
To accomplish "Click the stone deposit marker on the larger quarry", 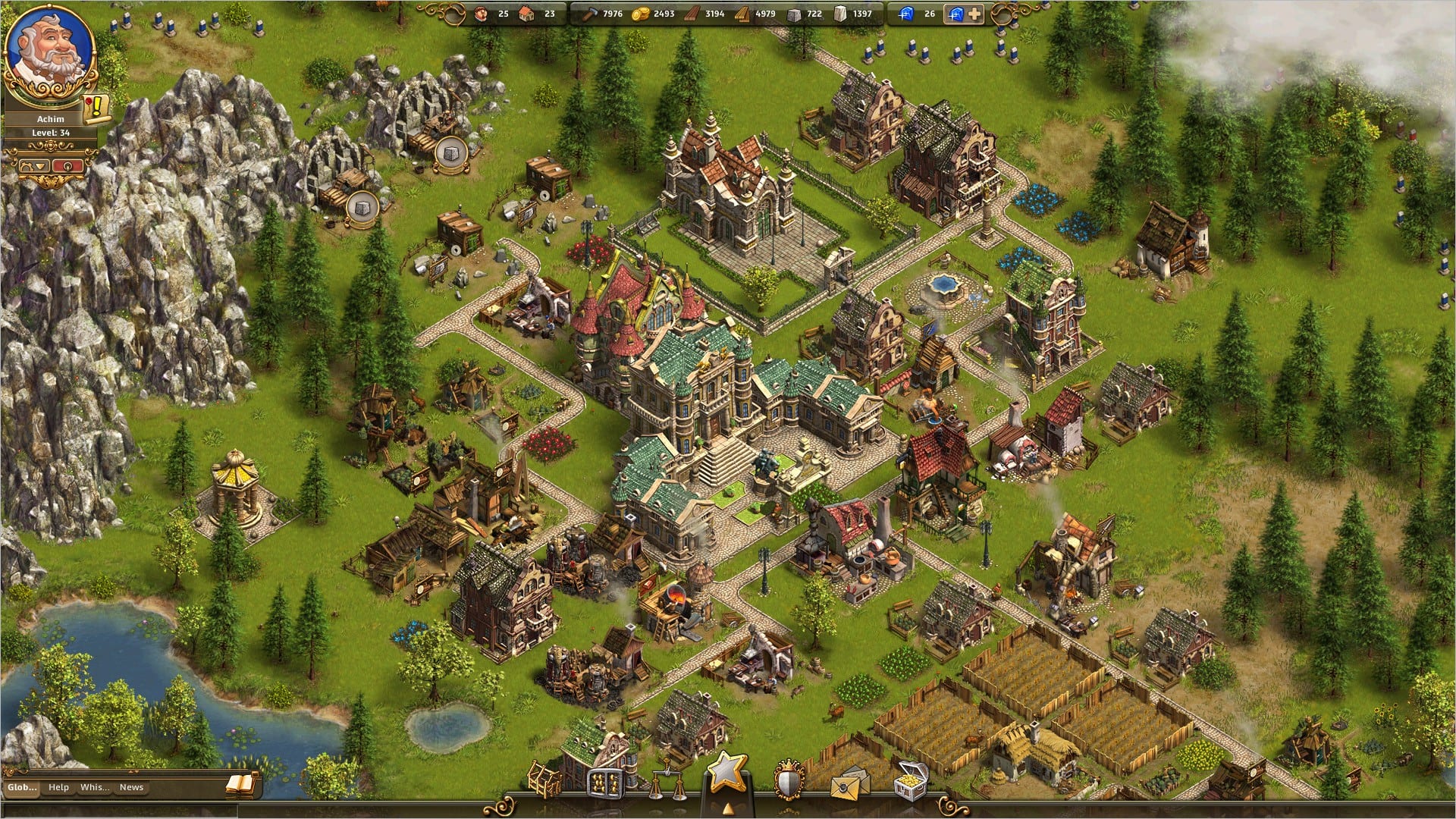I will [450, 153].
